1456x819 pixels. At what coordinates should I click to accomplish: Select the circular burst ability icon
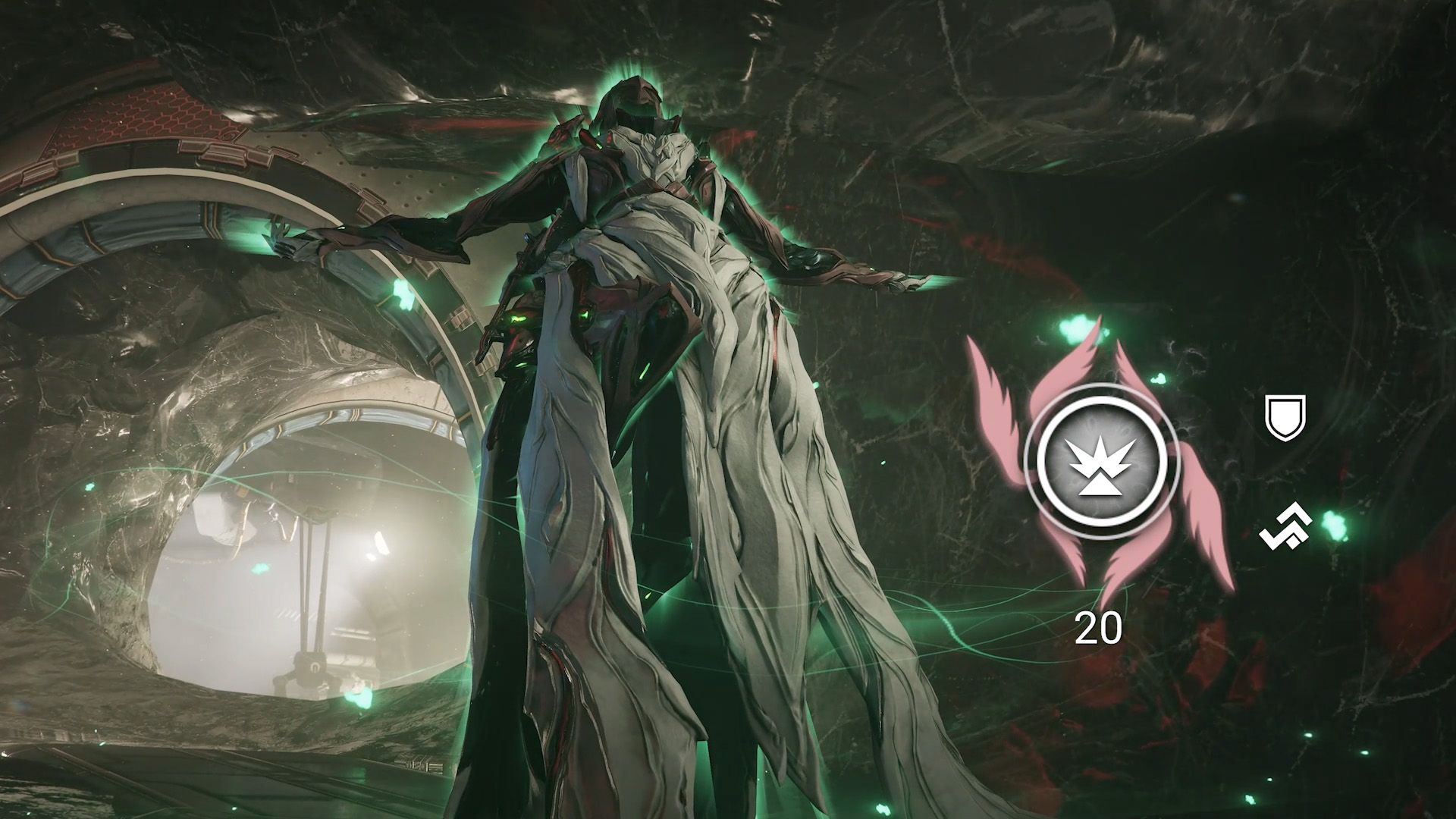point(1101,460)
